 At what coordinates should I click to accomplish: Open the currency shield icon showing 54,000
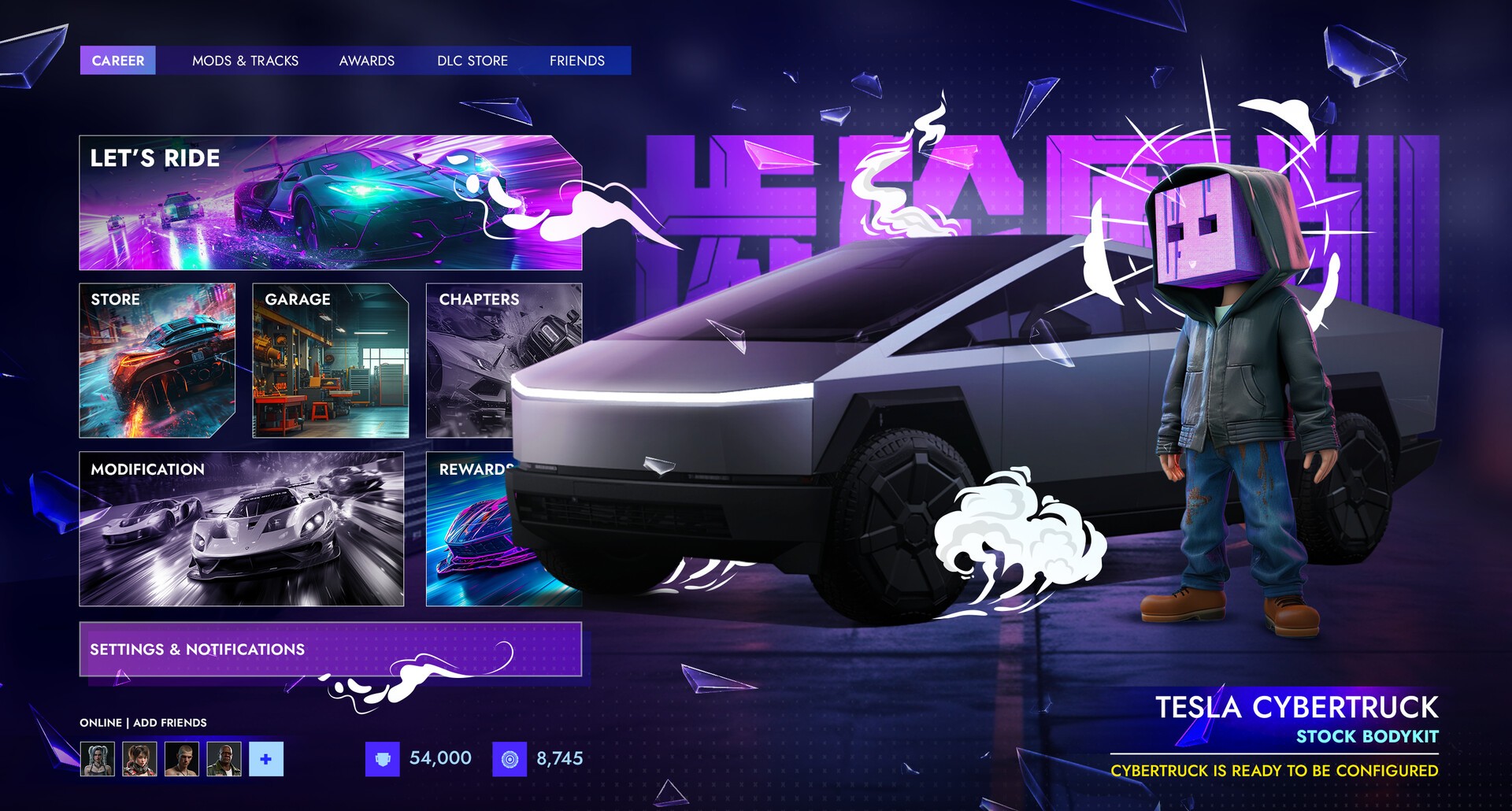pos(383,758)
